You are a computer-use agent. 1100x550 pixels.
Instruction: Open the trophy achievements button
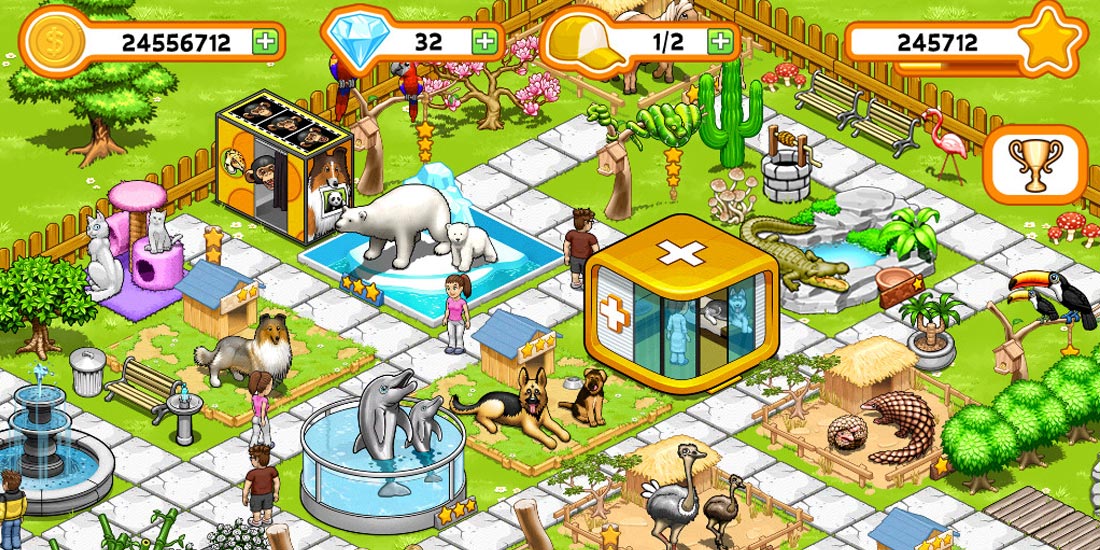point(1035,165)
